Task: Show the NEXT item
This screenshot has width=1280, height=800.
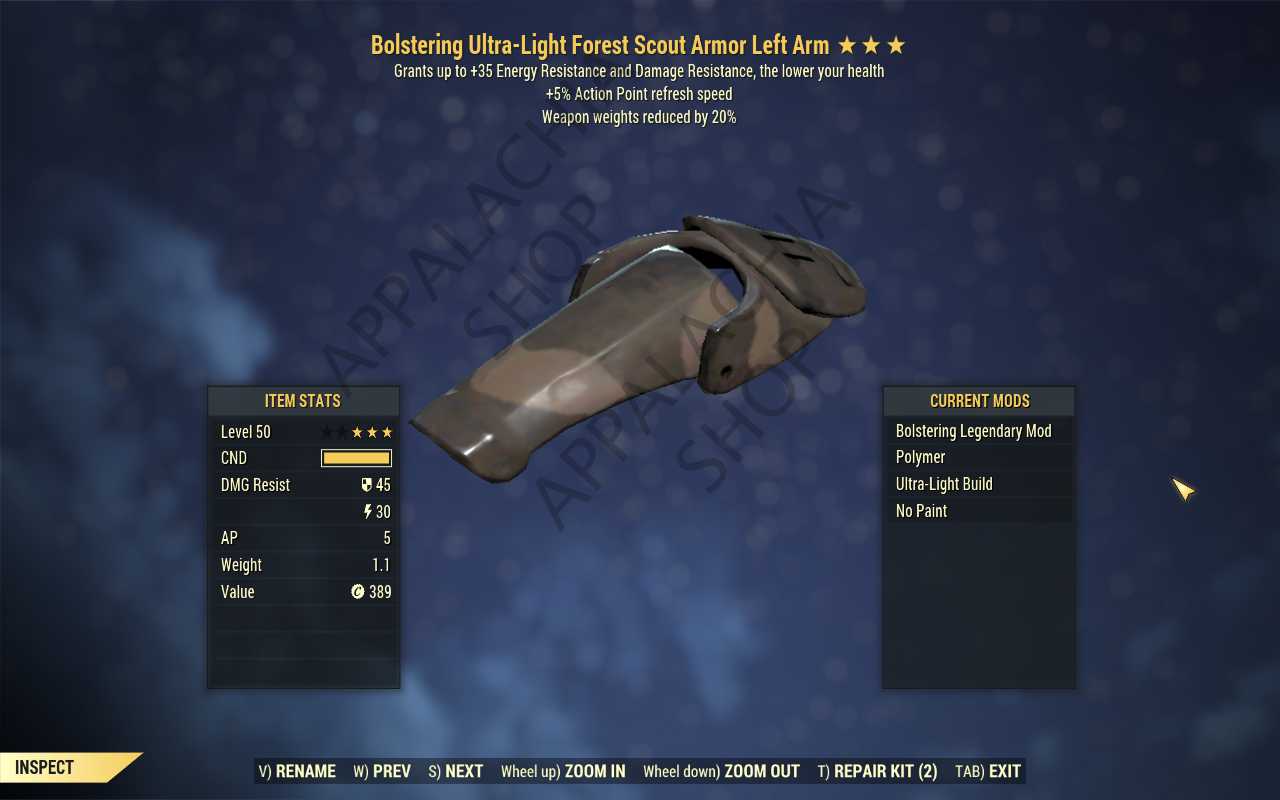Action: [x=456, y=771]
